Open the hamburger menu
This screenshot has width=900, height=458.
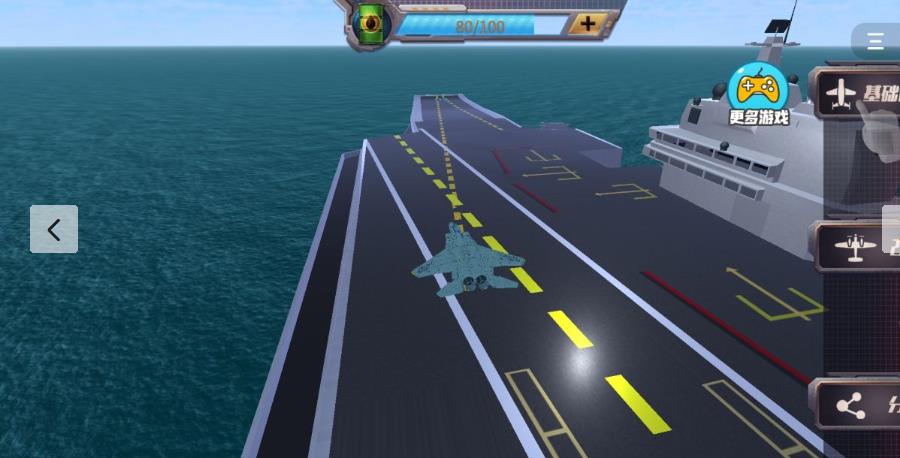pyautogui.click(x=875, y=41)
